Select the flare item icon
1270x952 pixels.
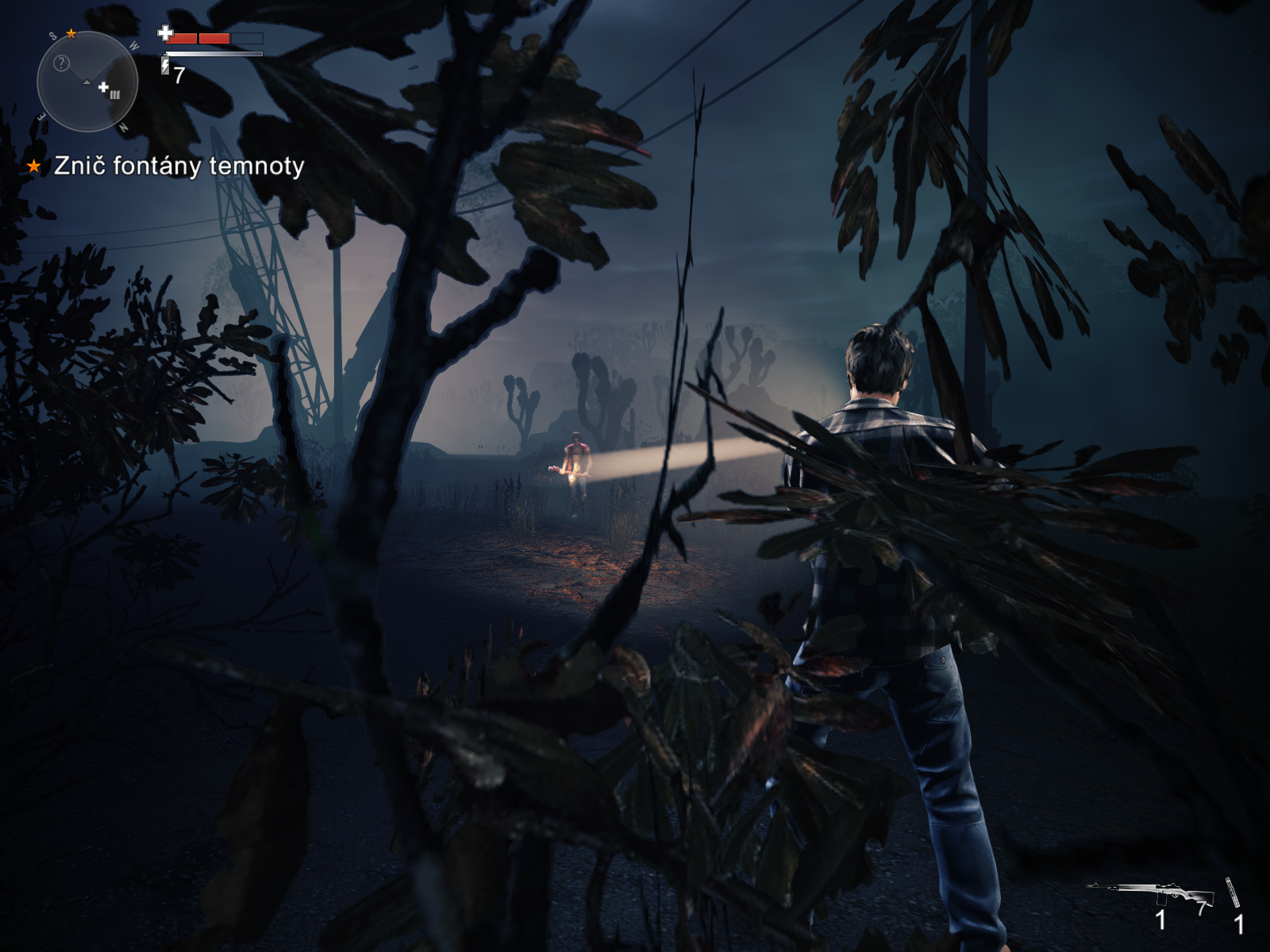pos(1232,892)
